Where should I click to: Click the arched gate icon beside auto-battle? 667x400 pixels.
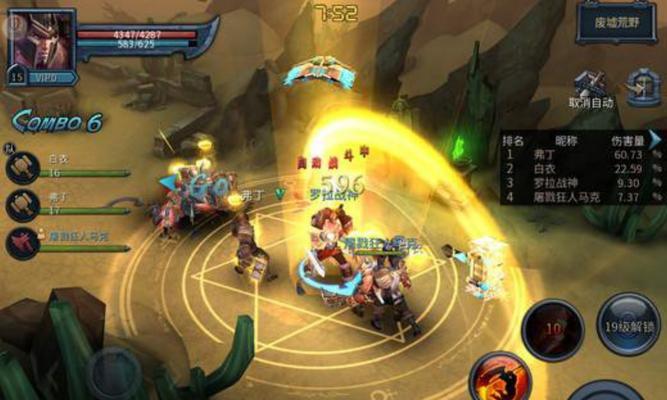click(x=642, y=86)
